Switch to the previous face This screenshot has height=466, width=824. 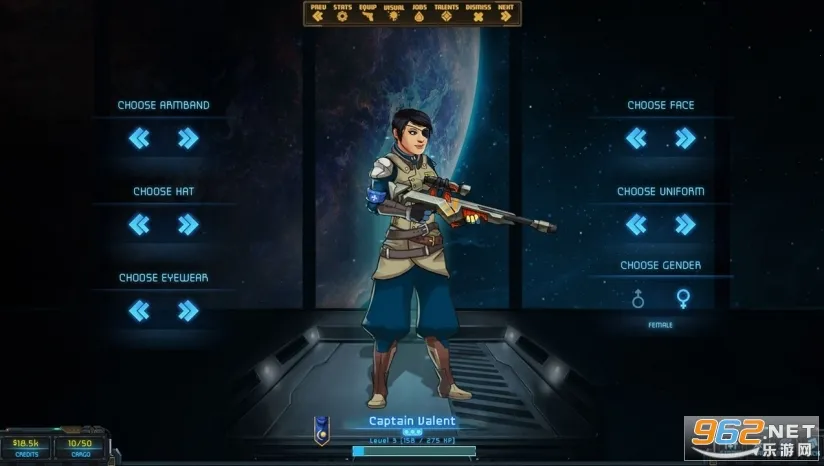[x=636, y=139]
